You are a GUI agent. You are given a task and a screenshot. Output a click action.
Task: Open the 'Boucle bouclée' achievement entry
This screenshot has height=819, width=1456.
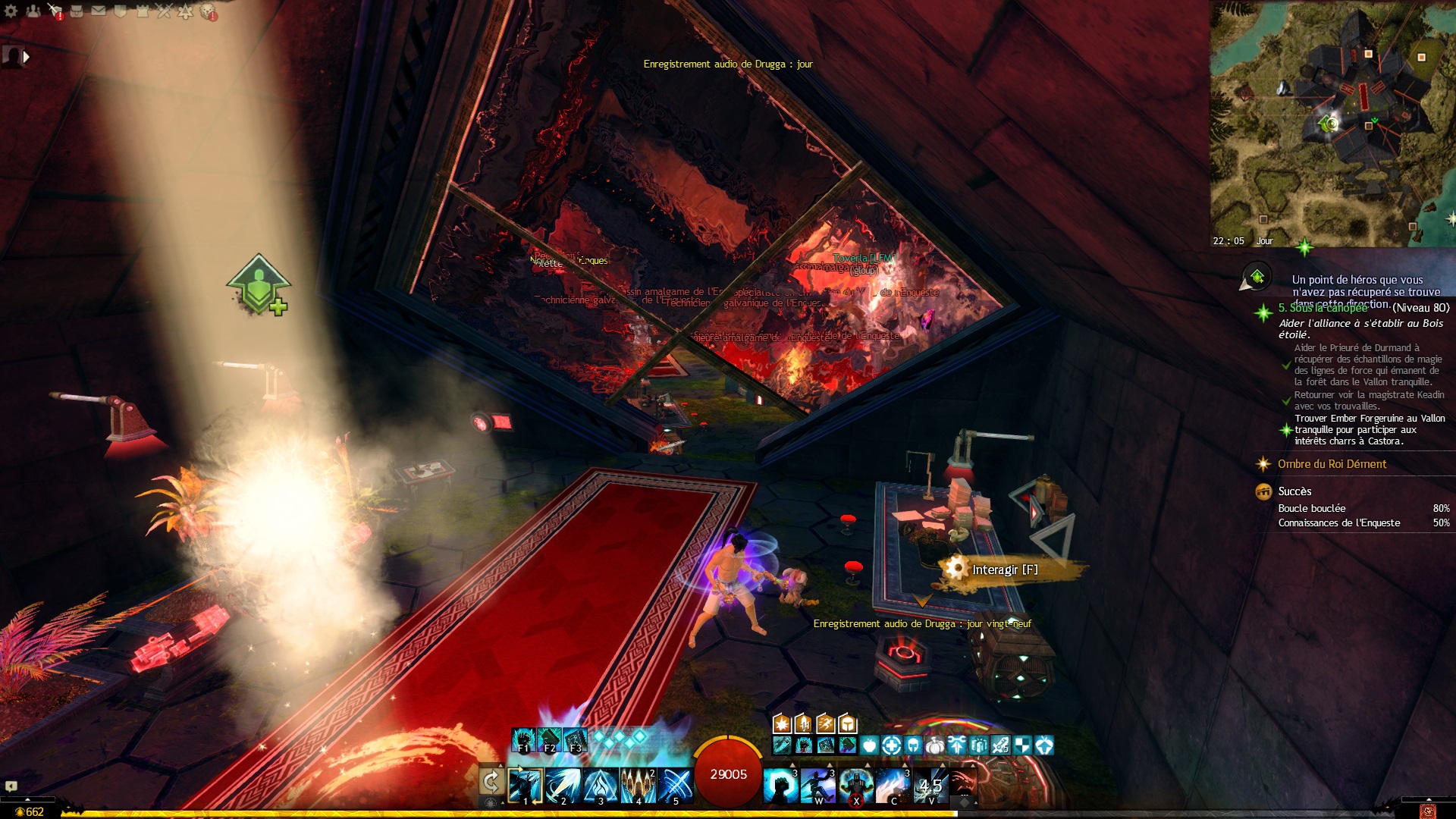(x=1312, y=508)
